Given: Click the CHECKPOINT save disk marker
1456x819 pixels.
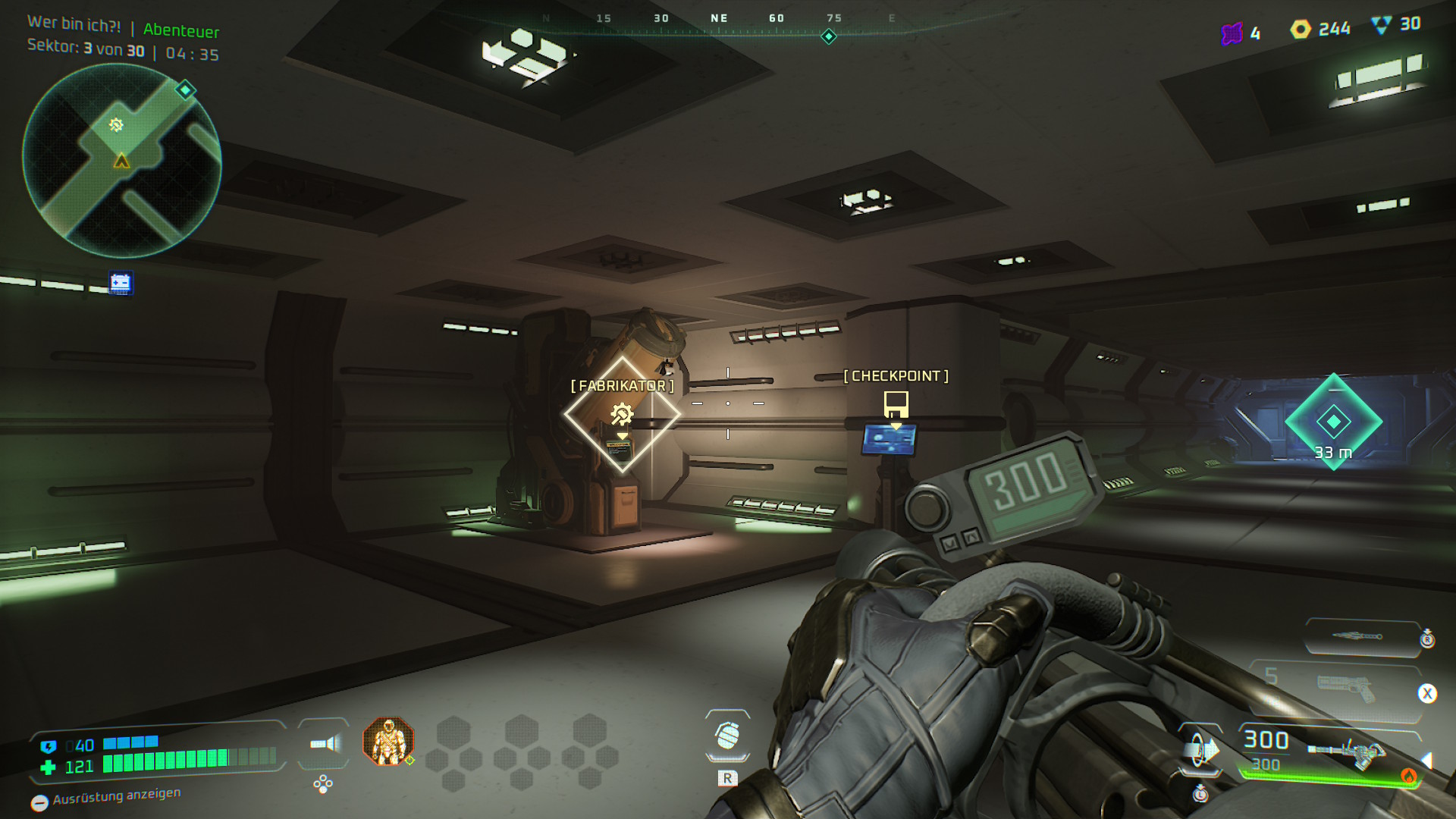Looking at the screenshot, I should coord(896,403).
